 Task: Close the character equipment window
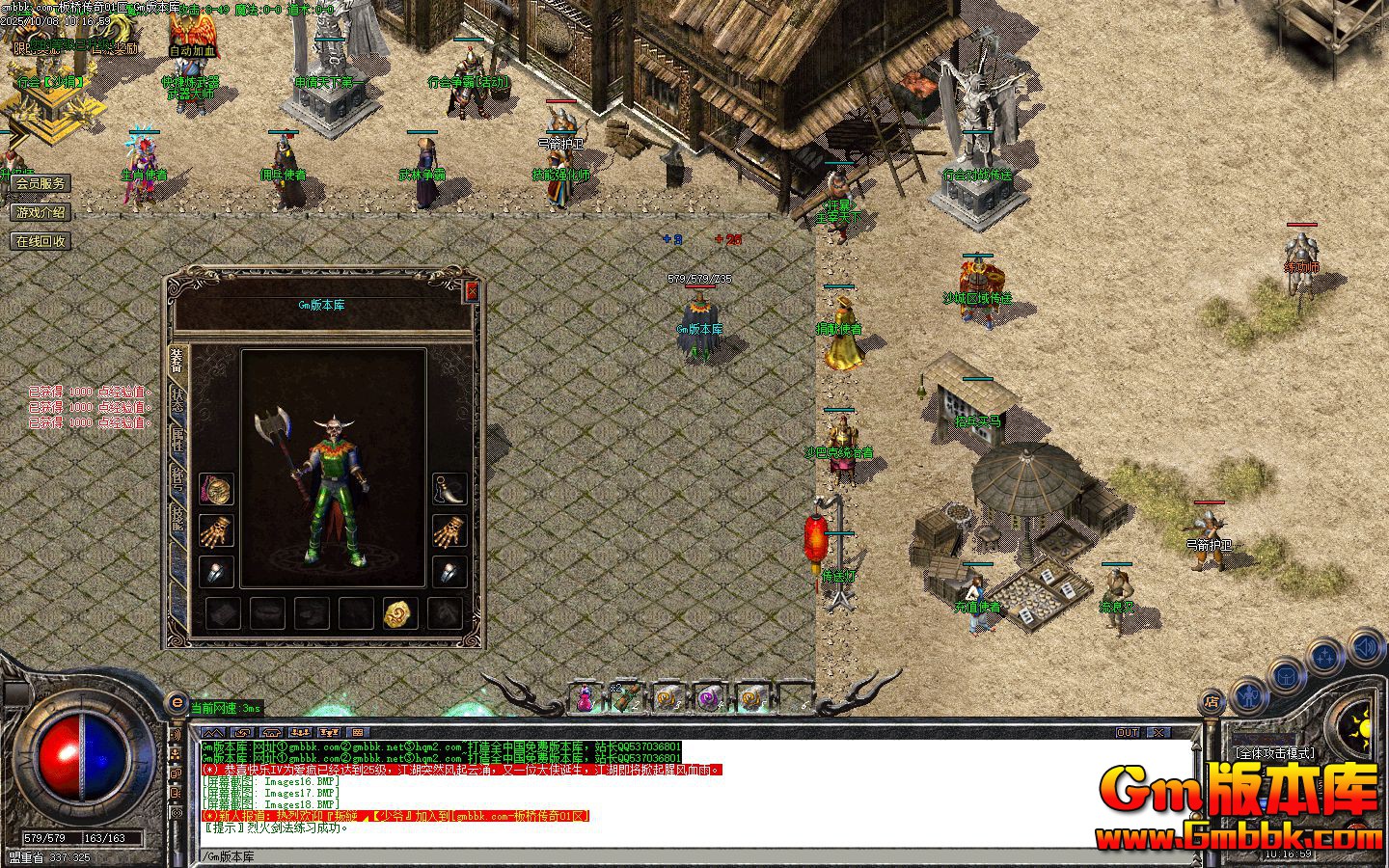tap(471, 290)
